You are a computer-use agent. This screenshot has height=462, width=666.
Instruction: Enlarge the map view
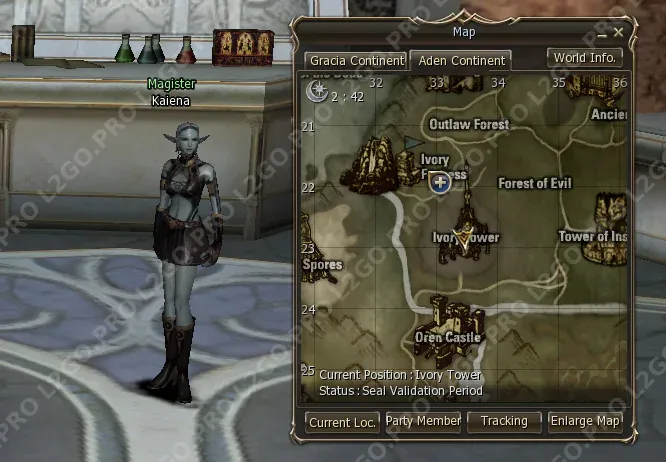pyautogui.click(x=585, y=422)
